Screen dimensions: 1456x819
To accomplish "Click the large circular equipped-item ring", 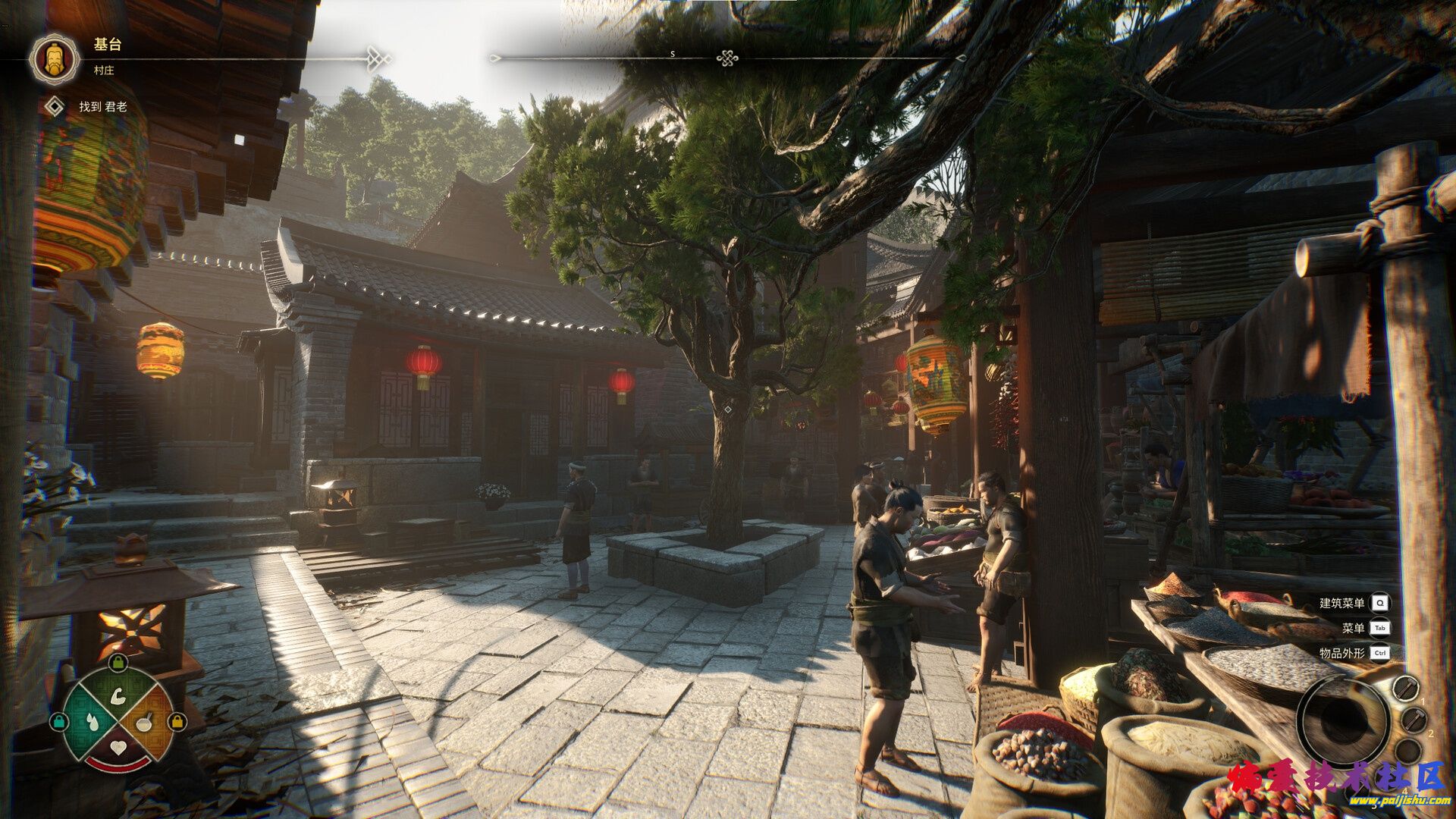I will point(1343,718).
